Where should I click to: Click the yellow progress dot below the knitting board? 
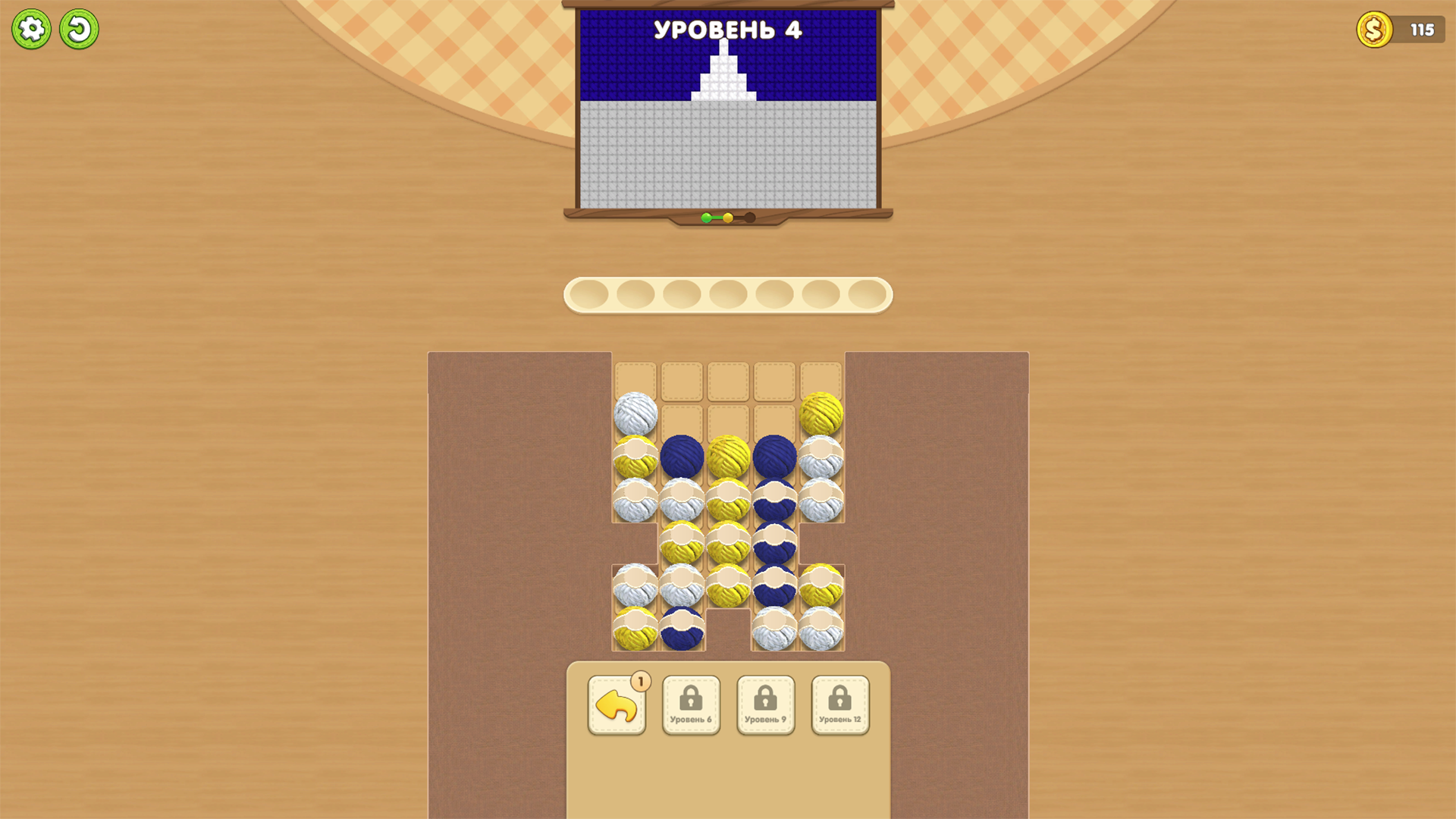[729, 217]
